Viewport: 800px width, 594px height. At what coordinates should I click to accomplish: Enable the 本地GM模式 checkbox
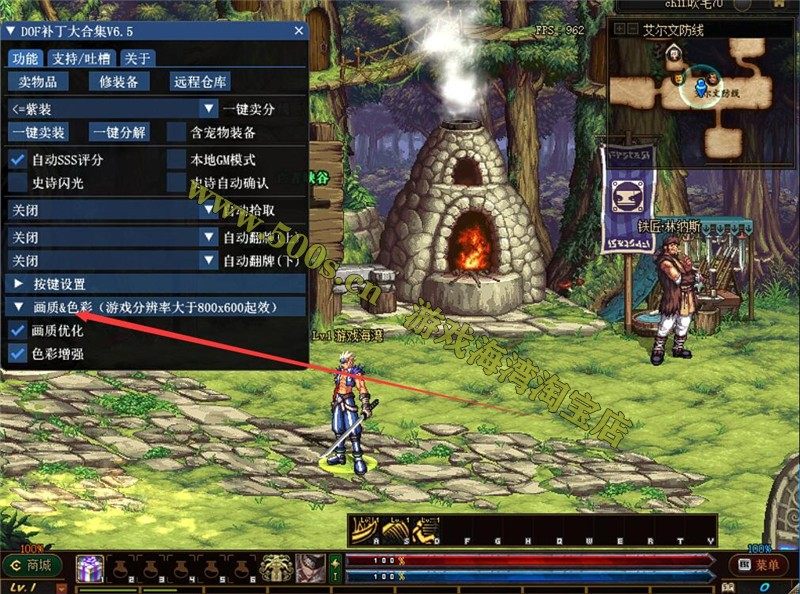(x=177, y=159)
